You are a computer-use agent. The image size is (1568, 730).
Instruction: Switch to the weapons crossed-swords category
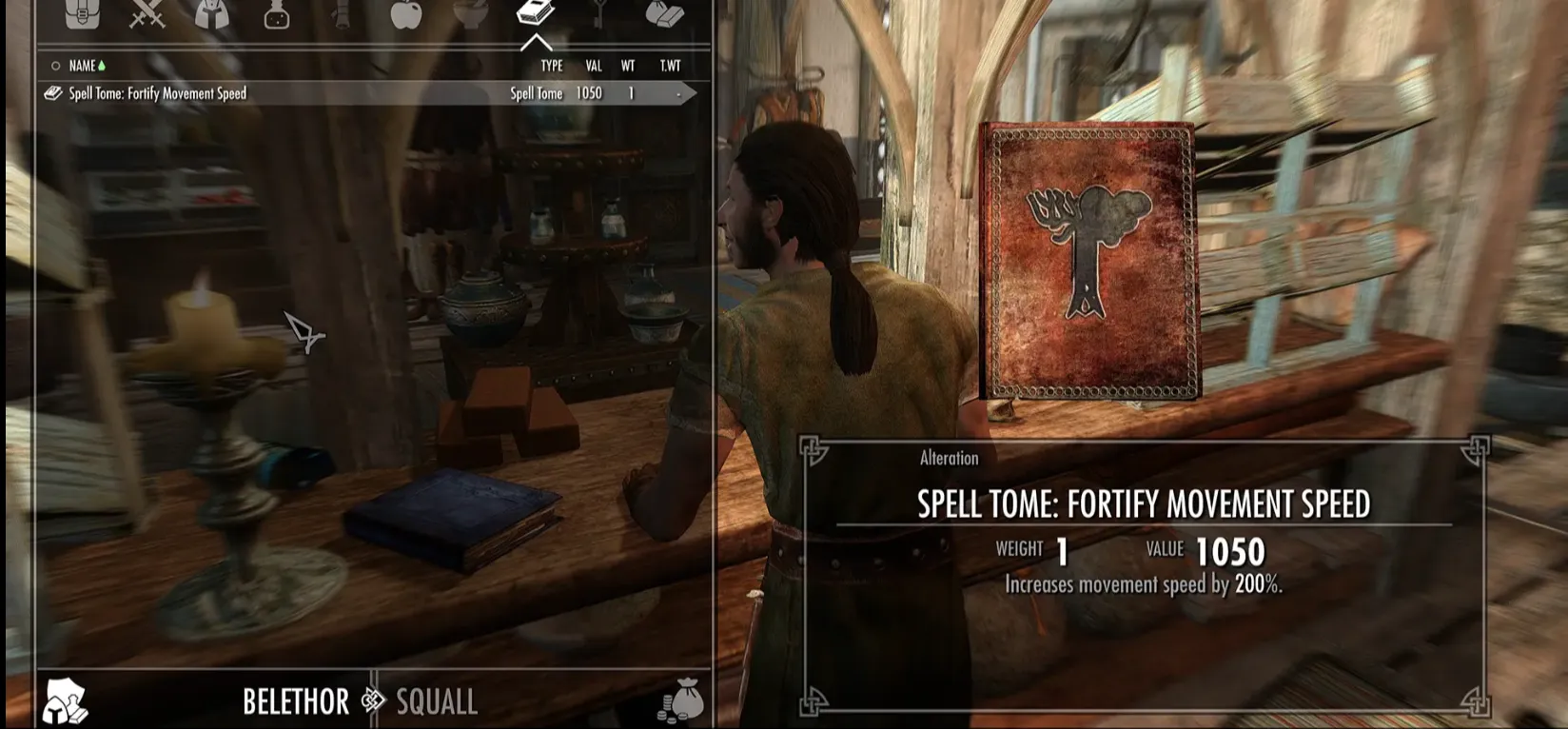pyautogui.click(x=147, y=13)
